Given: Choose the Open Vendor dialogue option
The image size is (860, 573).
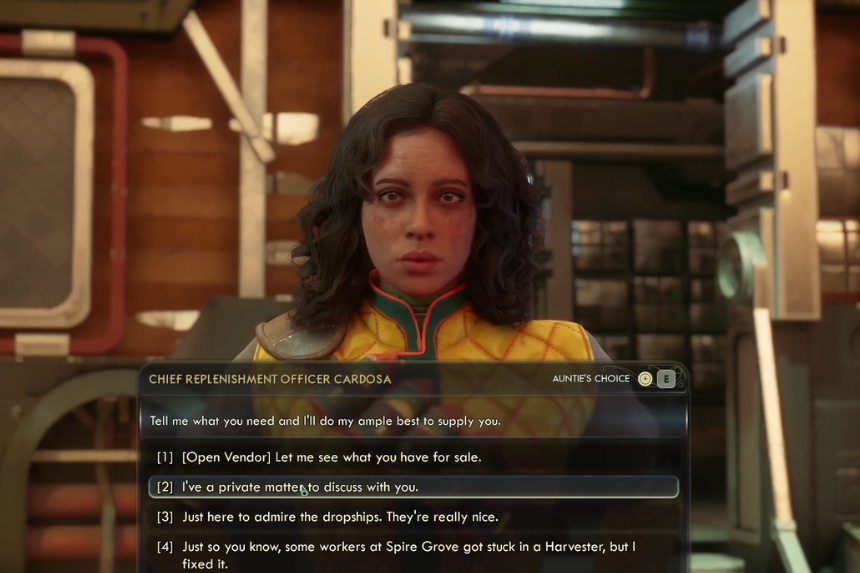Looking at the screenshot, I should [x=331, y=457].
